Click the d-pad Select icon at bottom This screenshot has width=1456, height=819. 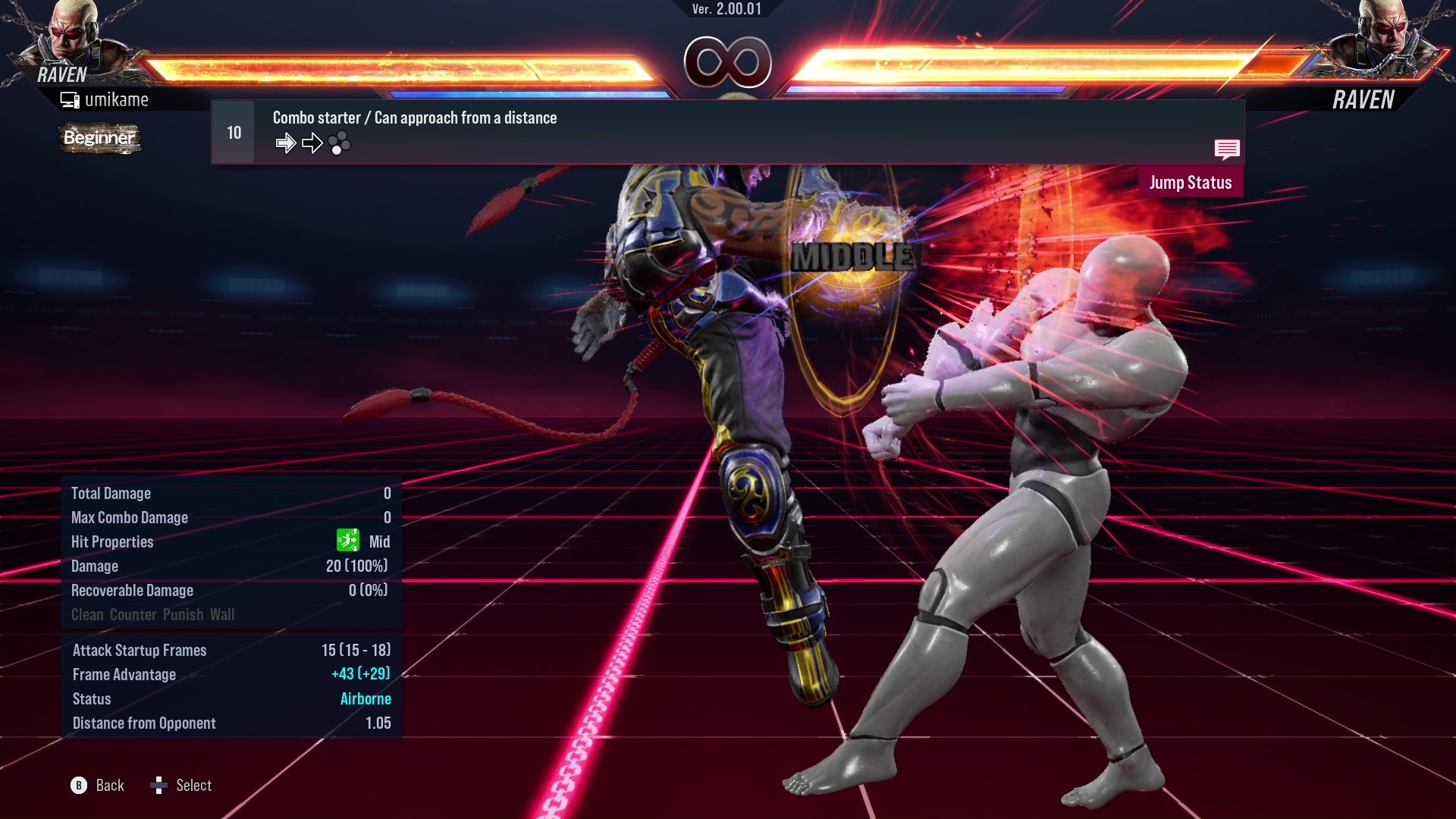click(x=160, y=785)
